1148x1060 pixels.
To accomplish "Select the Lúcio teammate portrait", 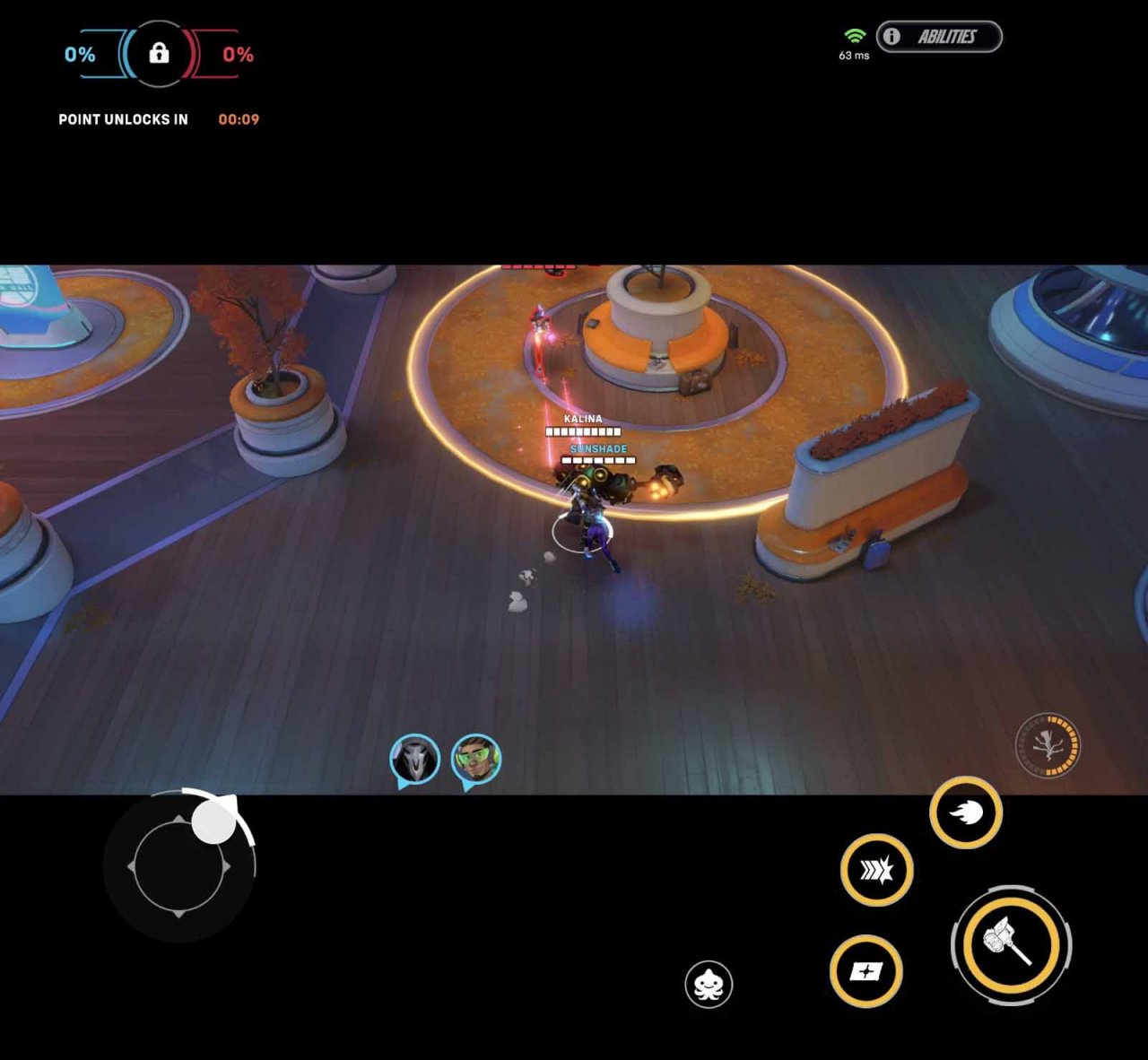I will pyautogui.click(x=474, y=756).
